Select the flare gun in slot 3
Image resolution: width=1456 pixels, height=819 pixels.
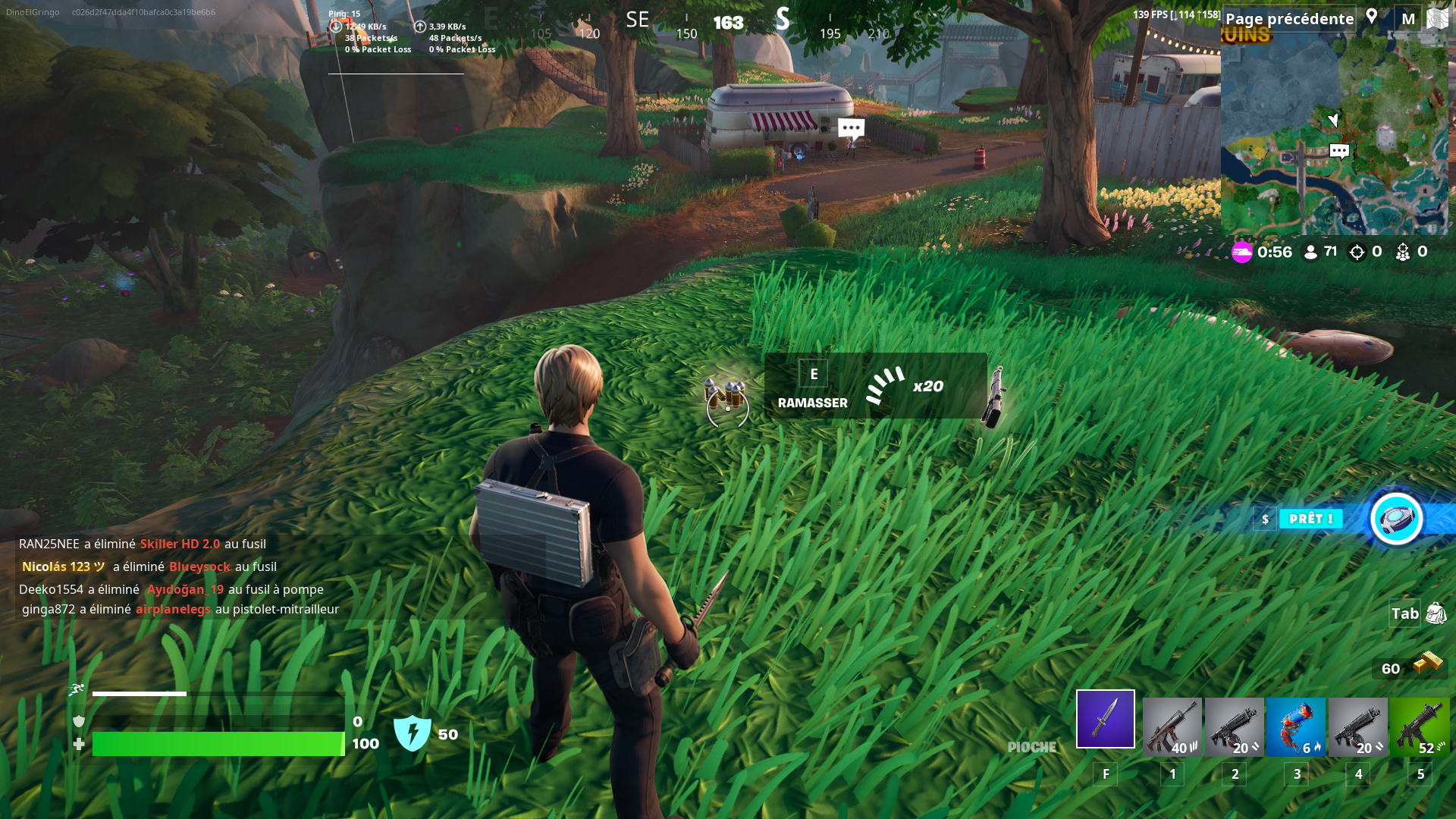pyautogui.click(x=1296, y=726)
